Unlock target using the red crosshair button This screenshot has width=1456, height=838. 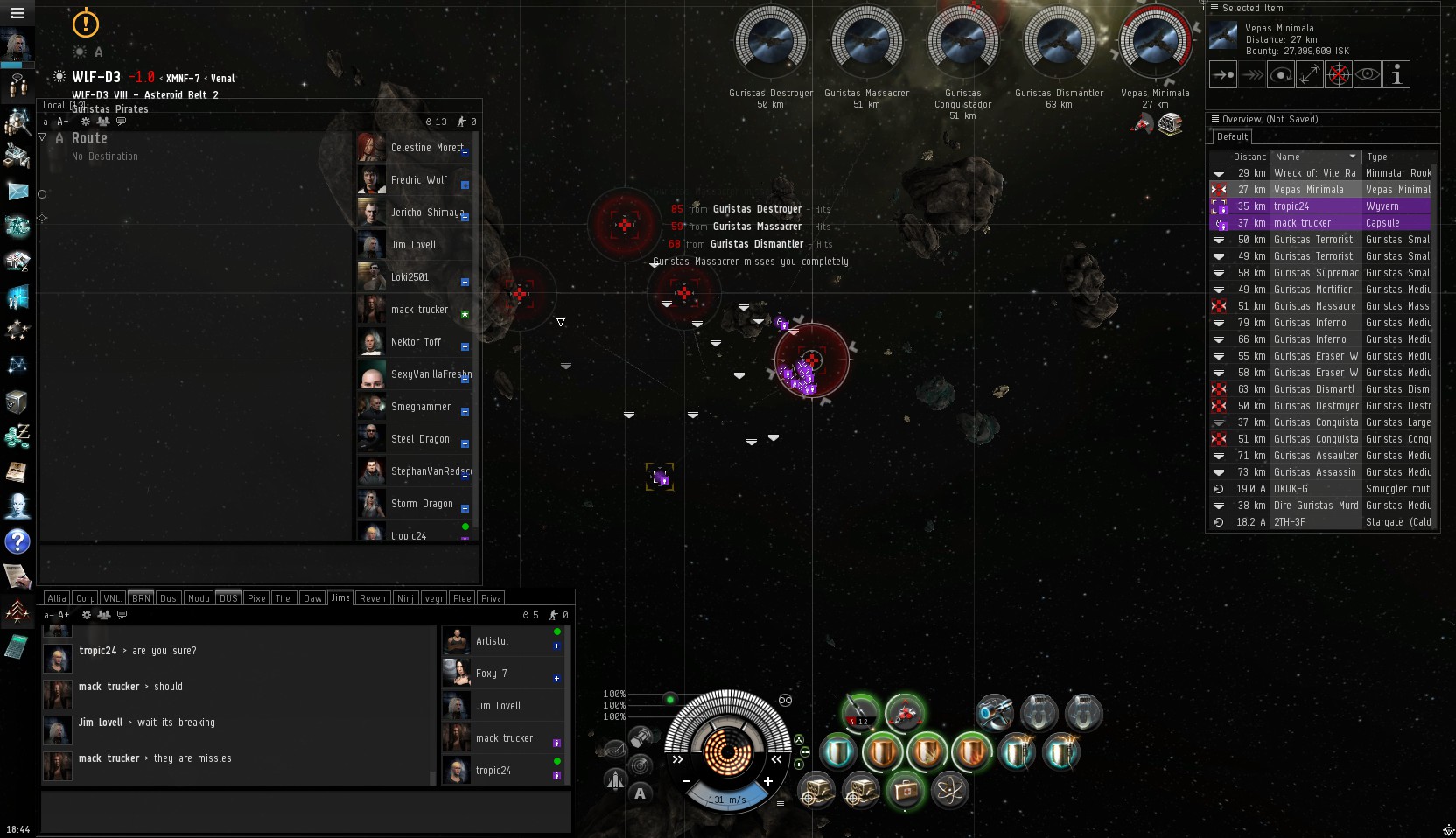point(1339,75)
